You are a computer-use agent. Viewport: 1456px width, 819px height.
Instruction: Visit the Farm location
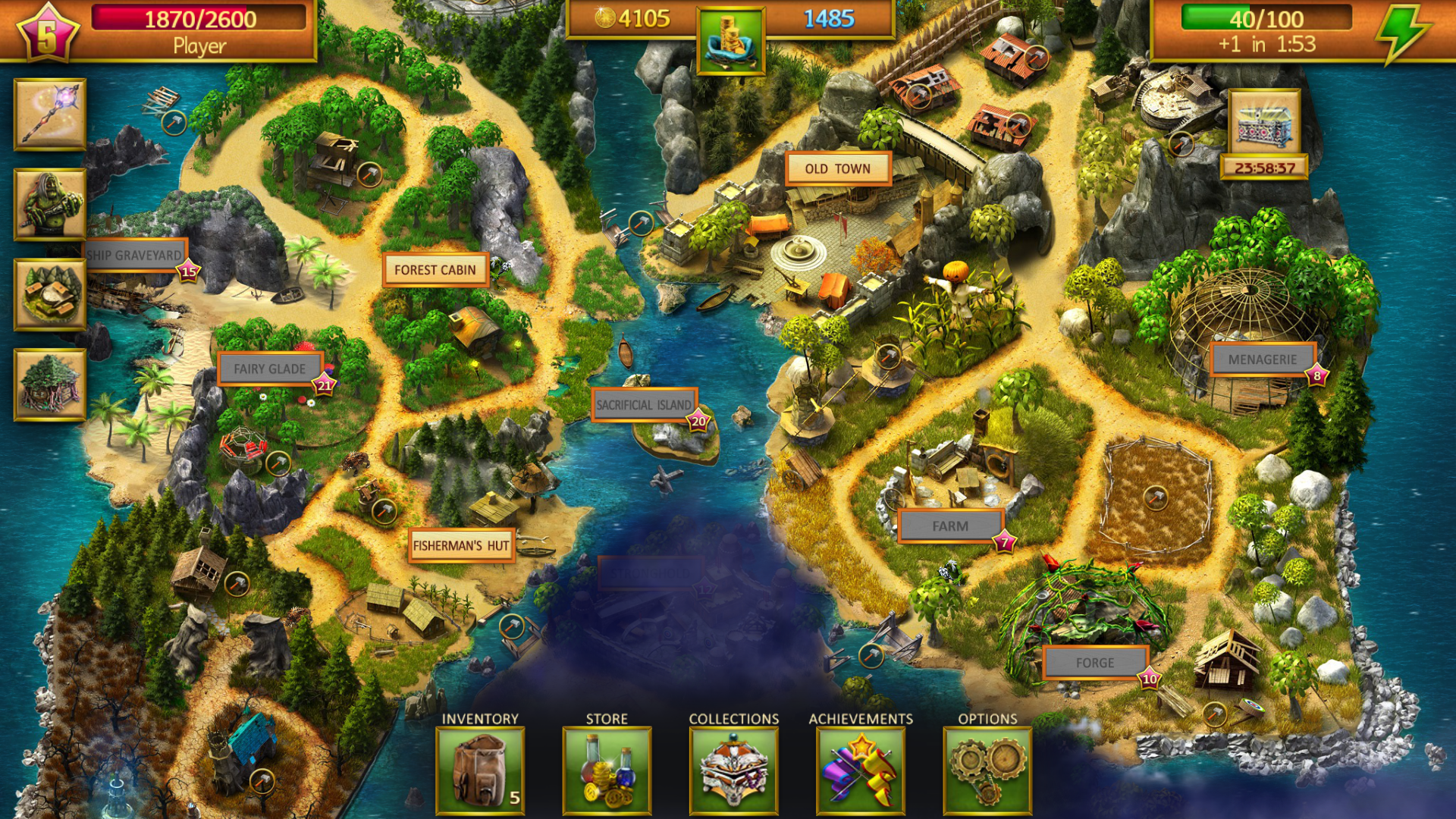pyautogui.click(x=950, y=524)
